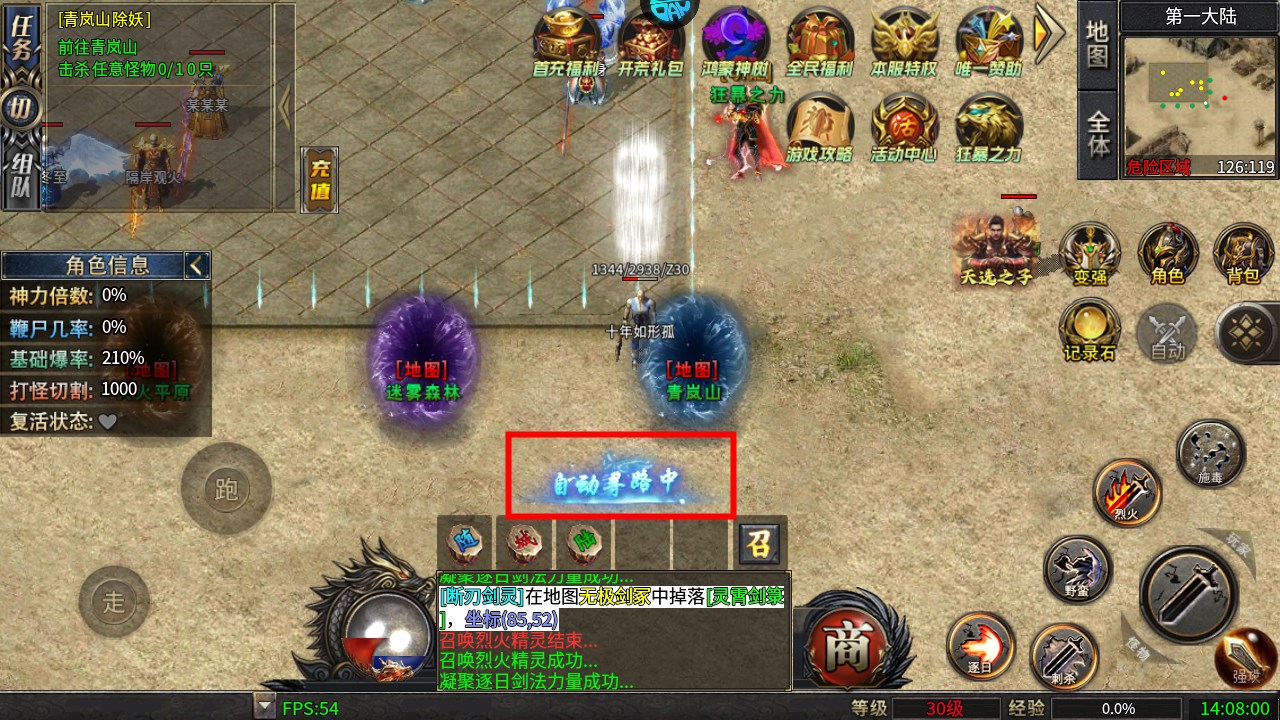Open the 背包 backpack
This screenshot has width=1280, height=720.
pyautogui.click(x=1243, y=253)
